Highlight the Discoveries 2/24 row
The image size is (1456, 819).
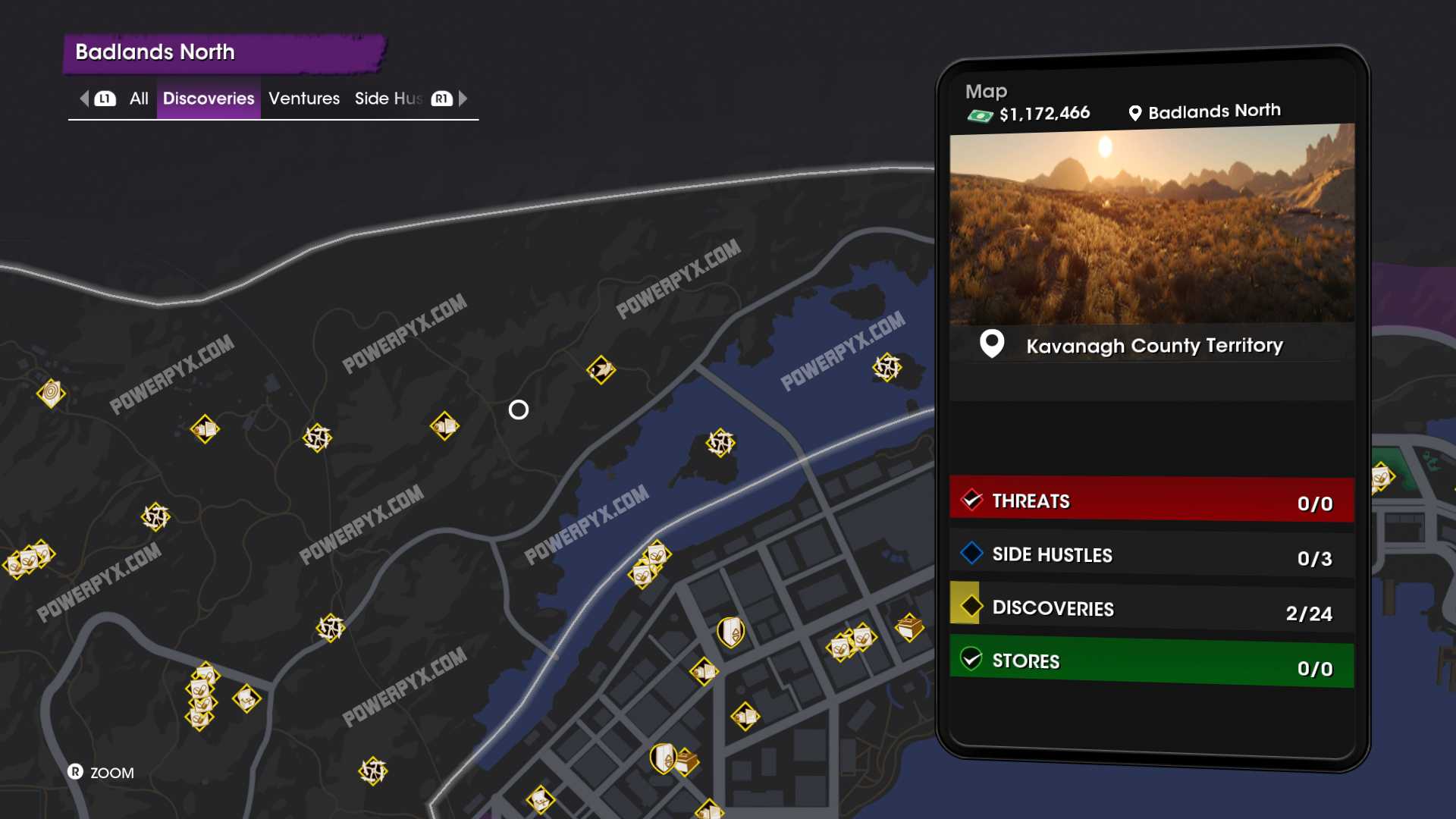[1151, 609]
